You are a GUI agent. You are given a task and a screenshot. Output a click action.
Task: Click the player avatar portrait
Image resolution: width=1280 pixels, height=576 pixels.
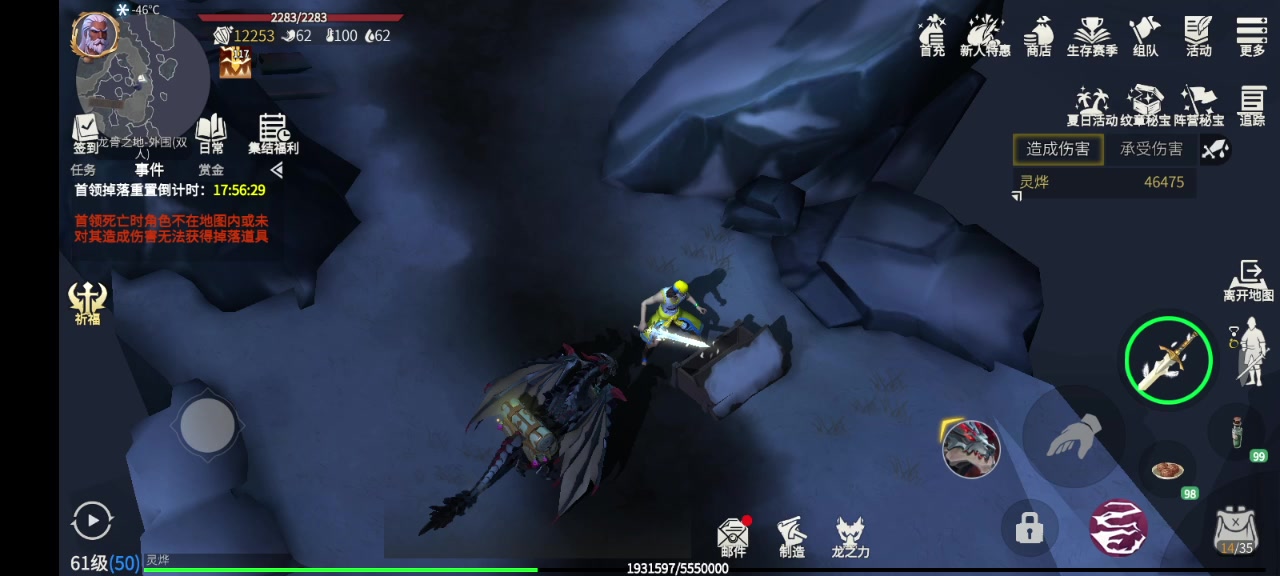(x=95, y=36)
